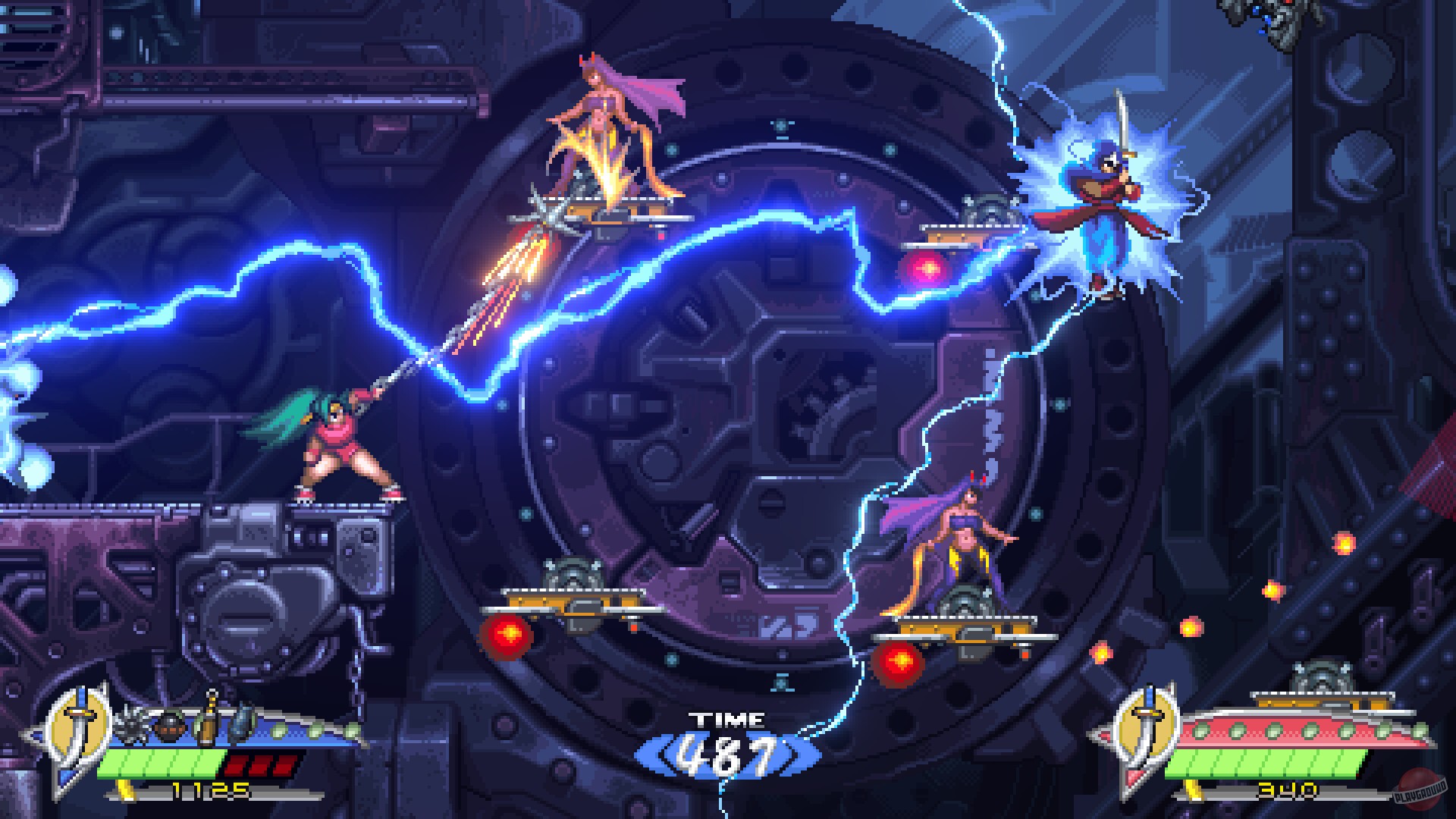Click the spiked shuriken item icon

(131, 726)
